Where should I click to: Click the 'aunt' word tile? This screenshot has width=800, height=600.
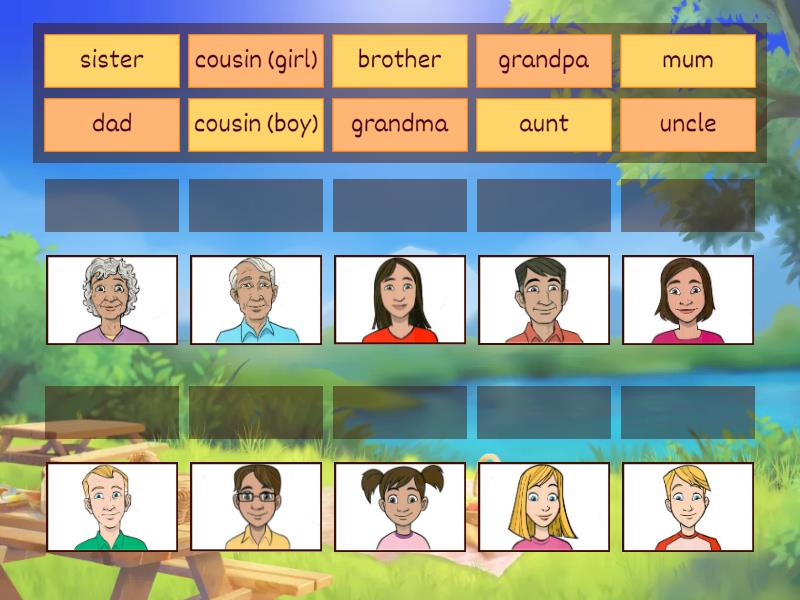(544, 125)
